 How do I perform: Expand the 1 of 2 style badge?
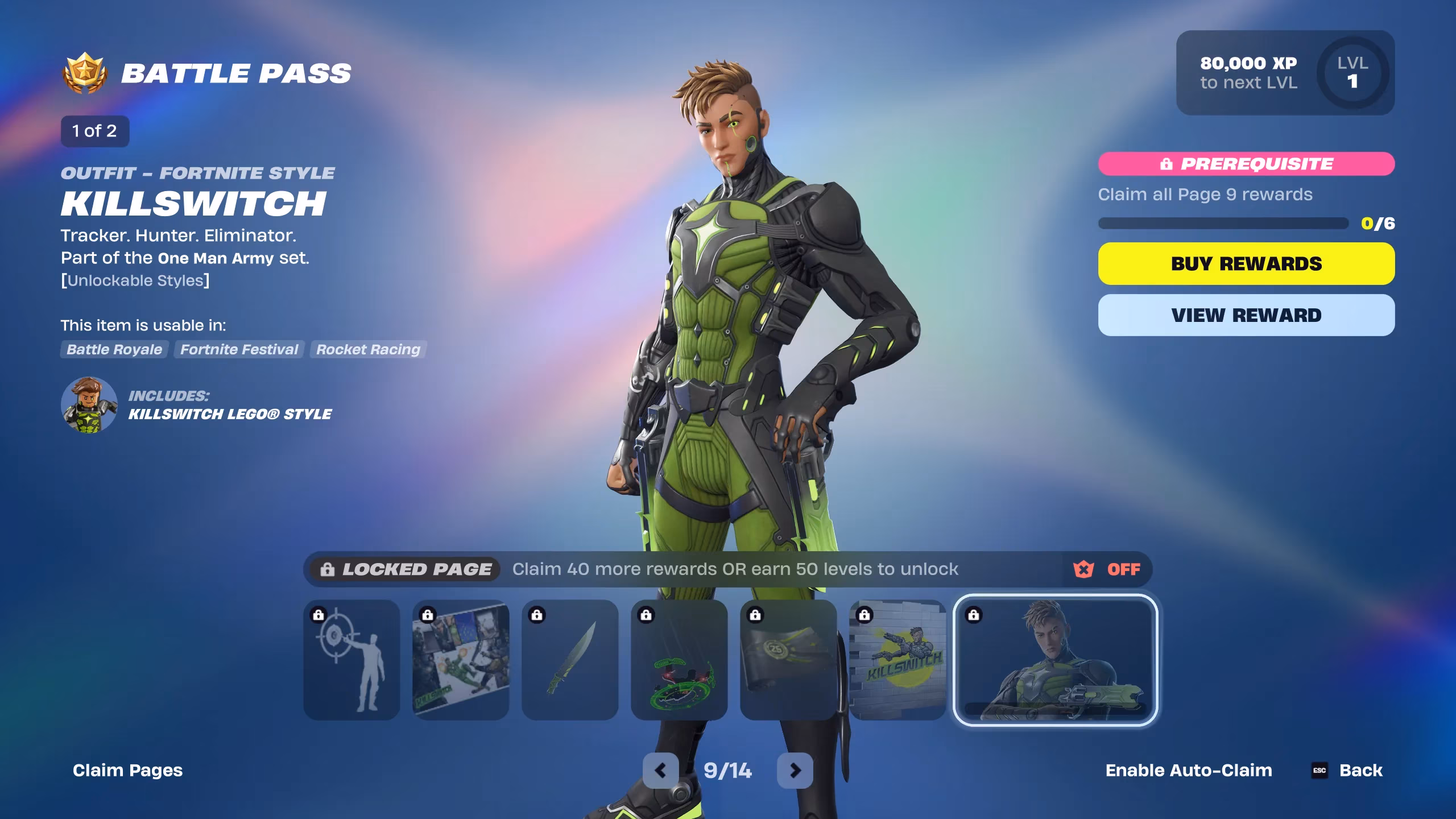tap(94, 131)
